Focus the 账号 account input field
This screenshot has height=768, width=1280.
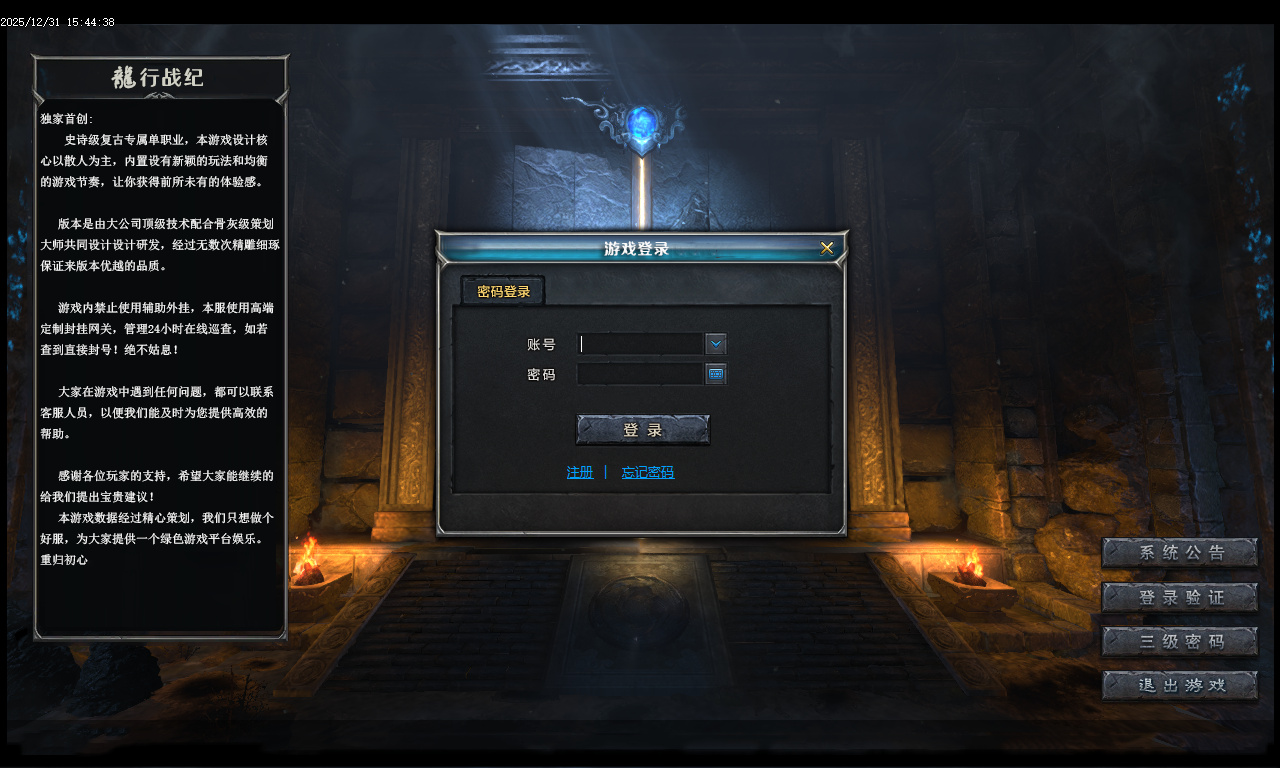pos(641,344)
